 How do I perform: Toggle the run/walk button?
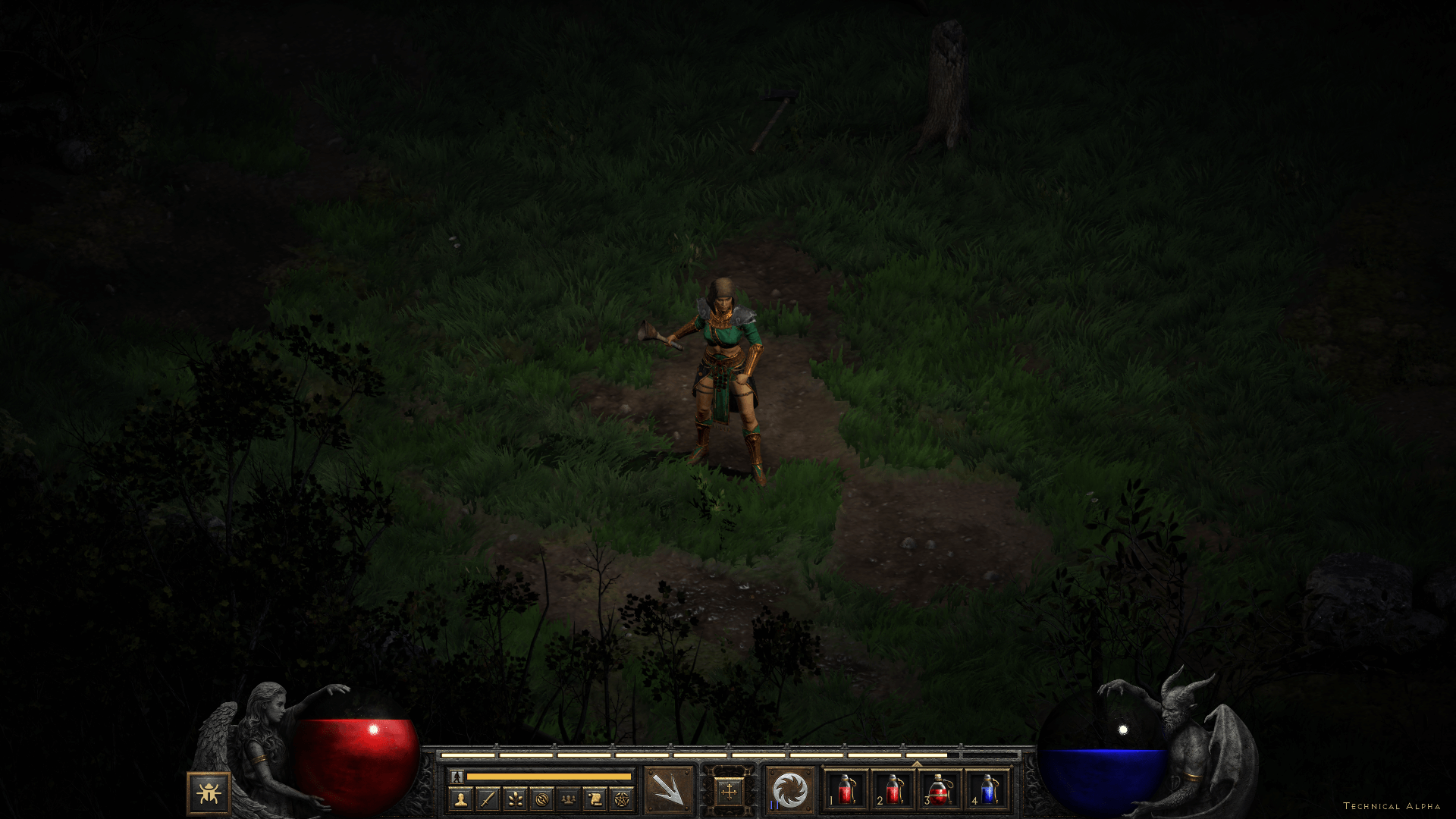pyautogui.click(x=457, y=776)
